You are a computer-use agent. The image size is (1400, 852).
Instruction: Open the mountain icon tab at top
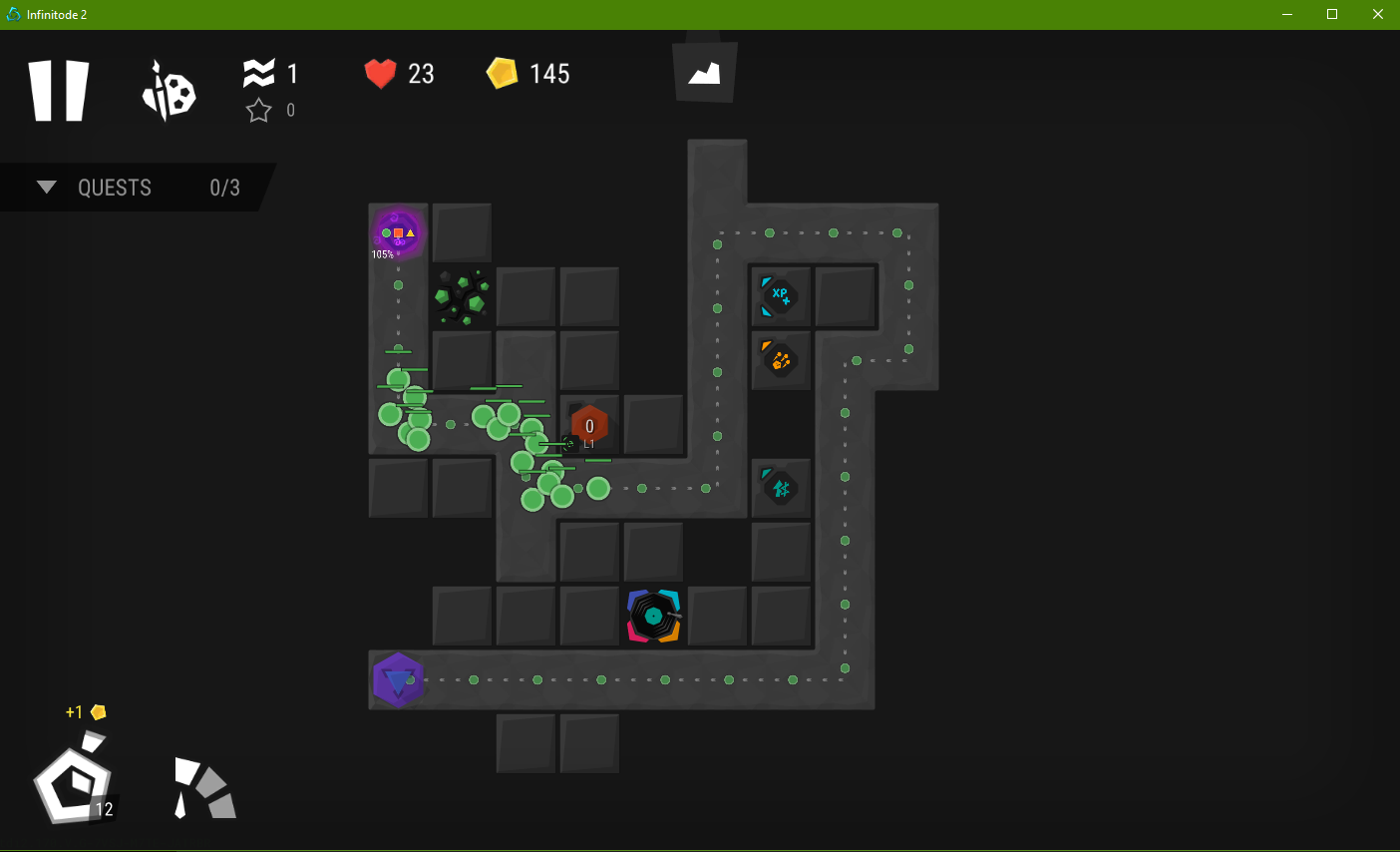pos(704,73)
